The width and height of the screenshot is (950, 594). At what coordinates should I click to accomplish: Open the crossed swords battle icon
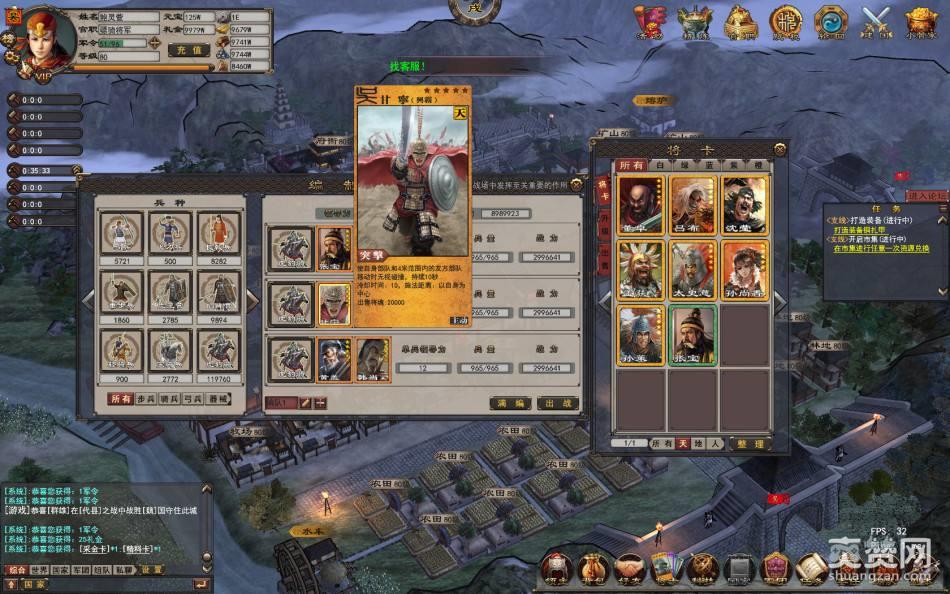(876, 22)
